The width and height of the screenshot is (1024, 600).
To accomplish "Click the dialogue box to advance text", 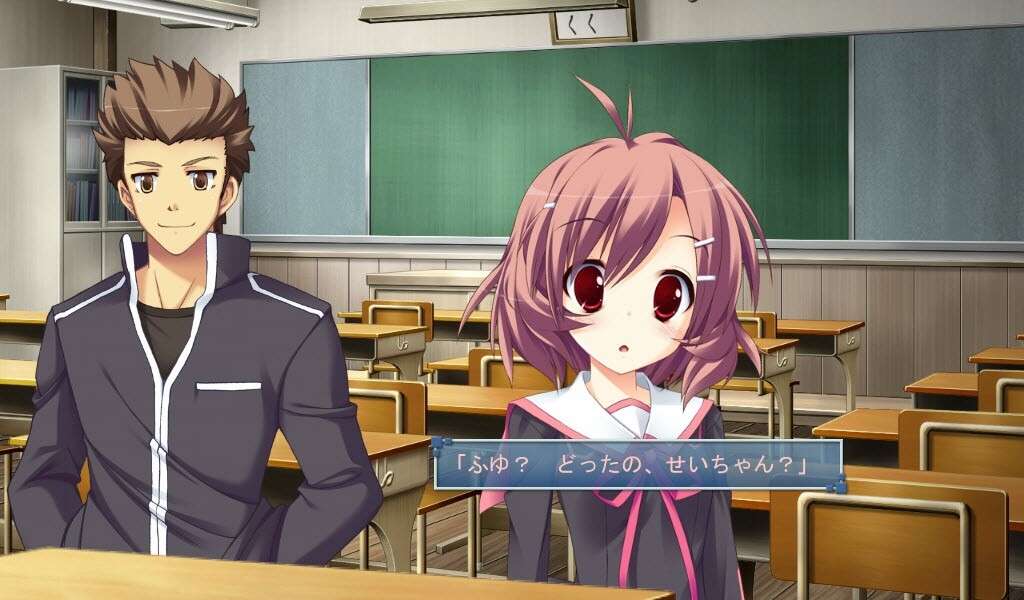I will pos(637,465).
